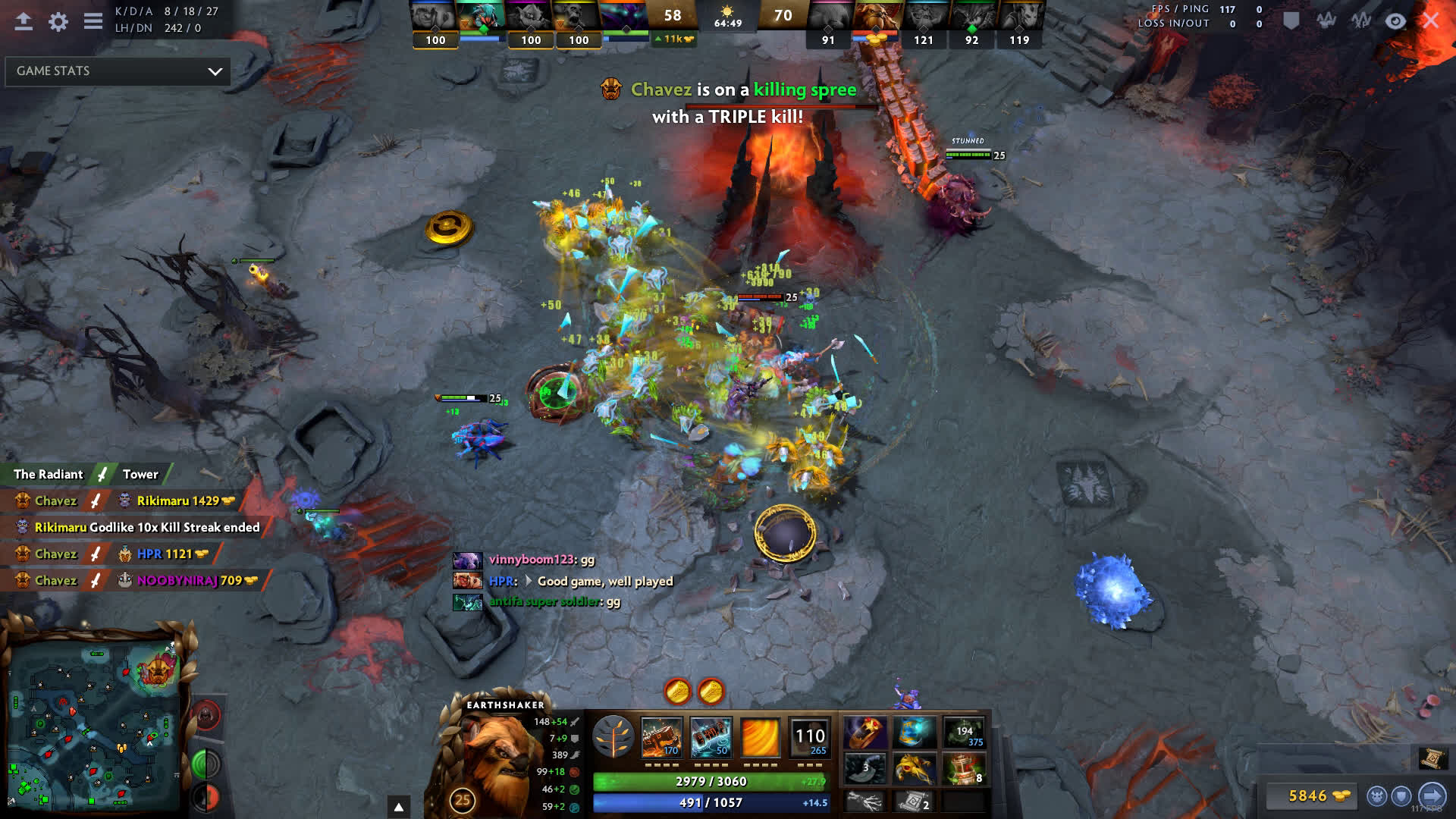Click the Echo Slam ability on cooldown

[x=809, y=736]
